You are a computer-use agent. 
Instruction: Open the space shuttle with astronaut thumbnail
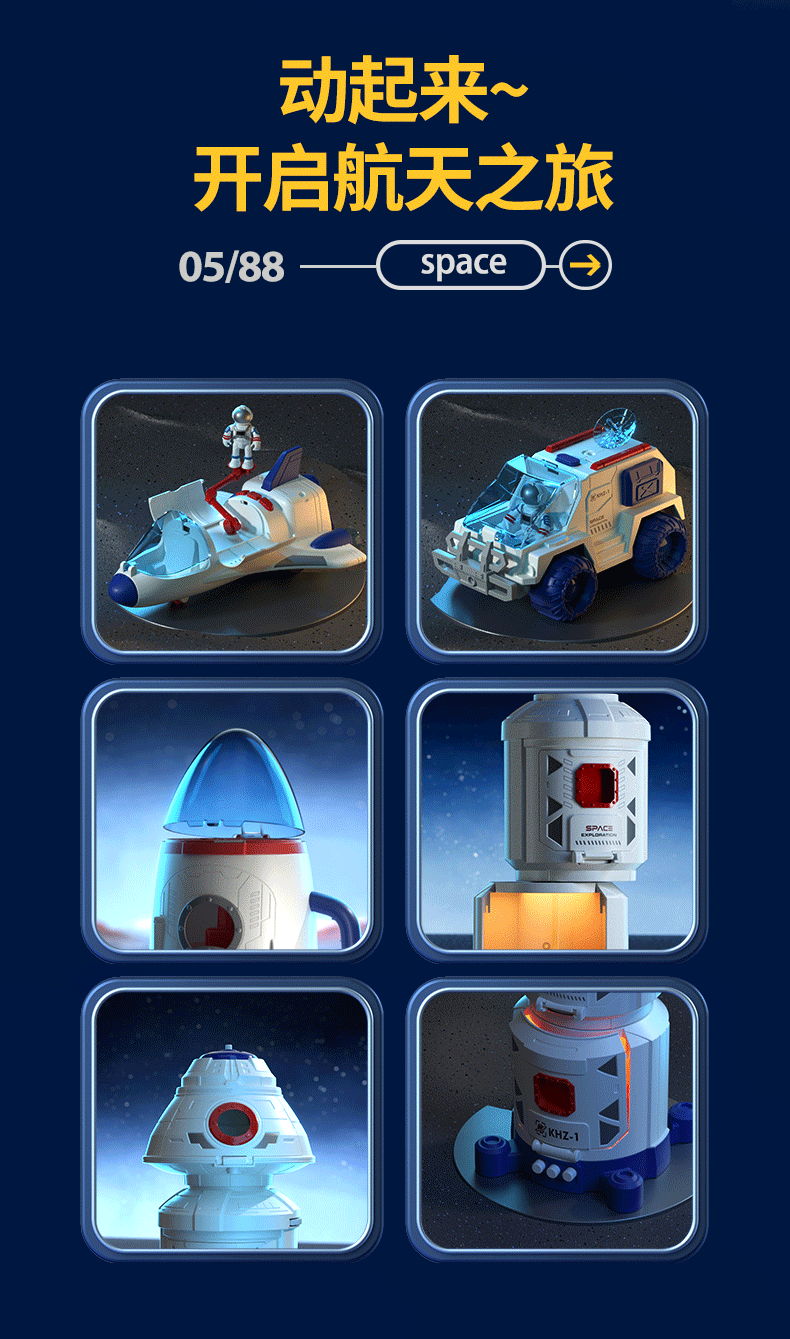(x=232, y=521)
